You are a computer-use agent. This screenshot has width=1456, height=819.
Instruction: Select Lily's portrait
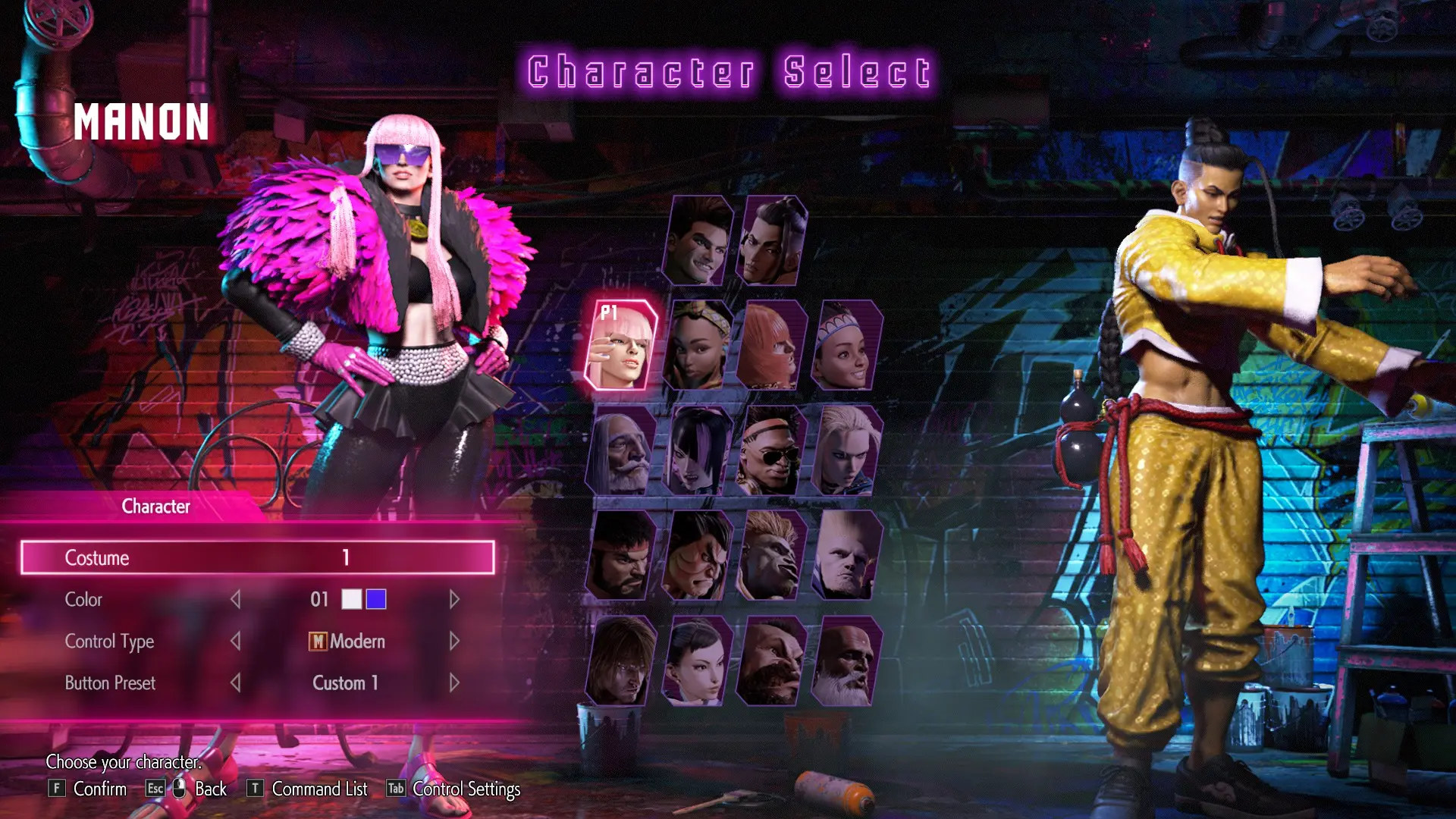846,346
